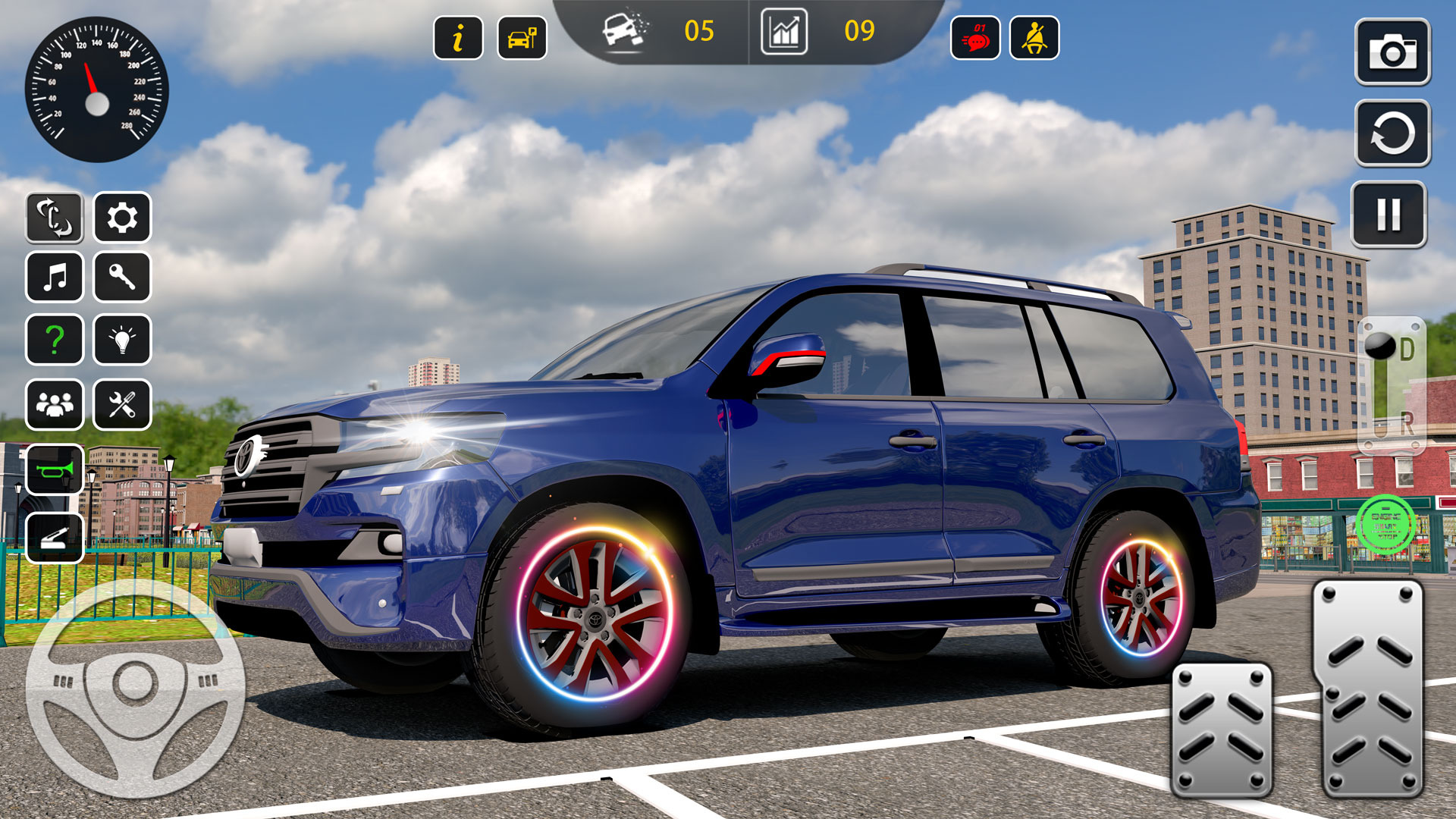The width and height of the screenshot is (1456, 819).
Task: Open the help question mark panel
Action: click(55, 340)
